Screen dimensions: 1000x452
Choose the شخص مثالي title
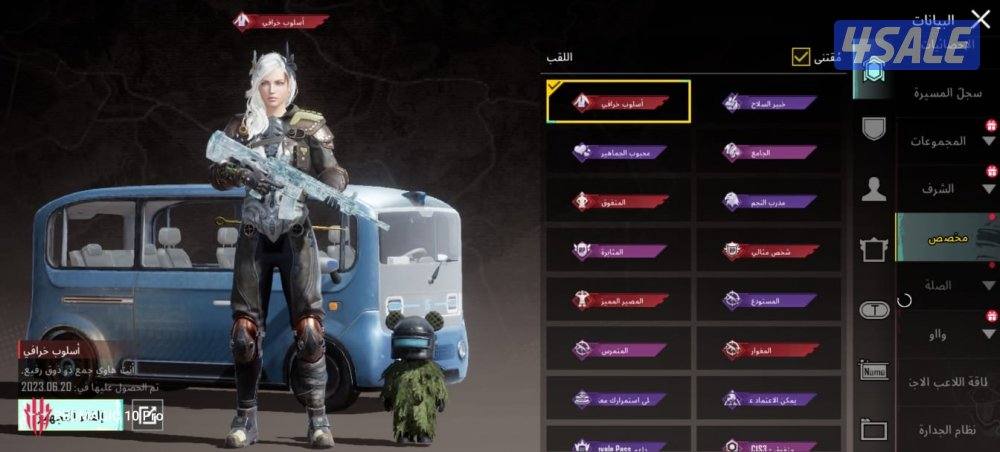tap(769, 250)
